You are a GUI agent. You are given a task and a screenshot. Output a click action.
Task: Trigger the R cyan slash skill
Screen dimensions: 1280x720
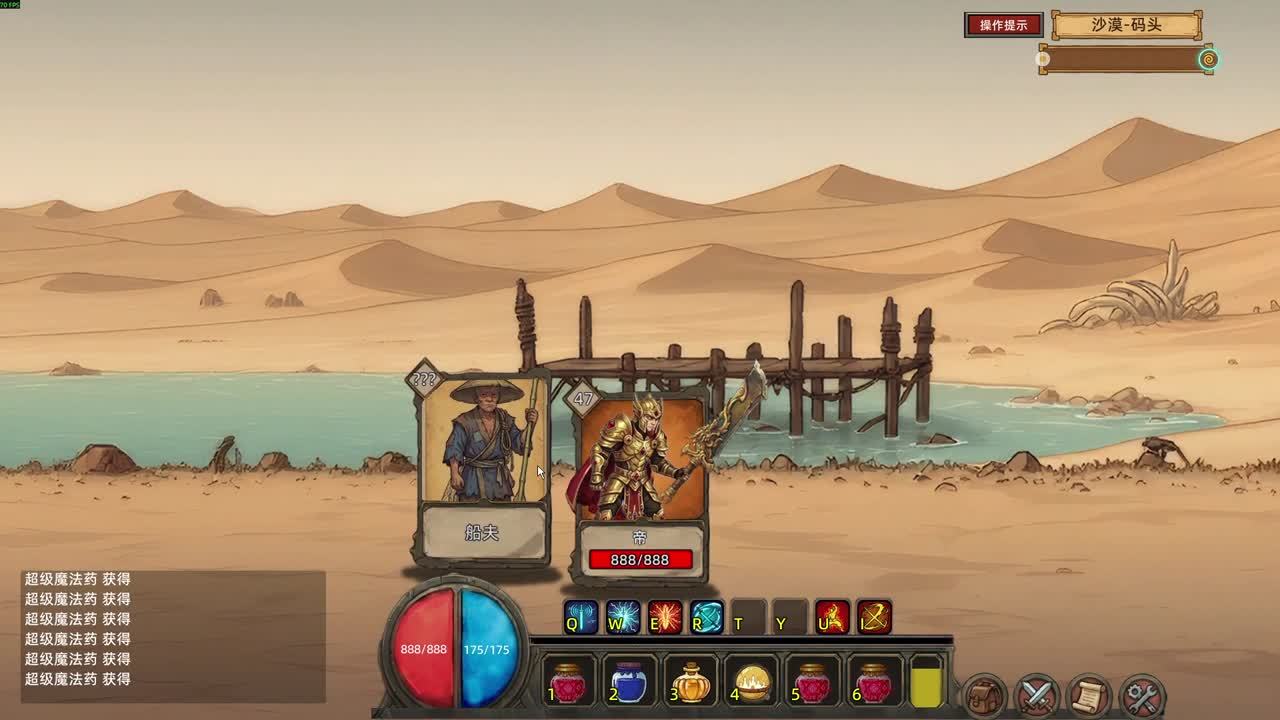707,617
